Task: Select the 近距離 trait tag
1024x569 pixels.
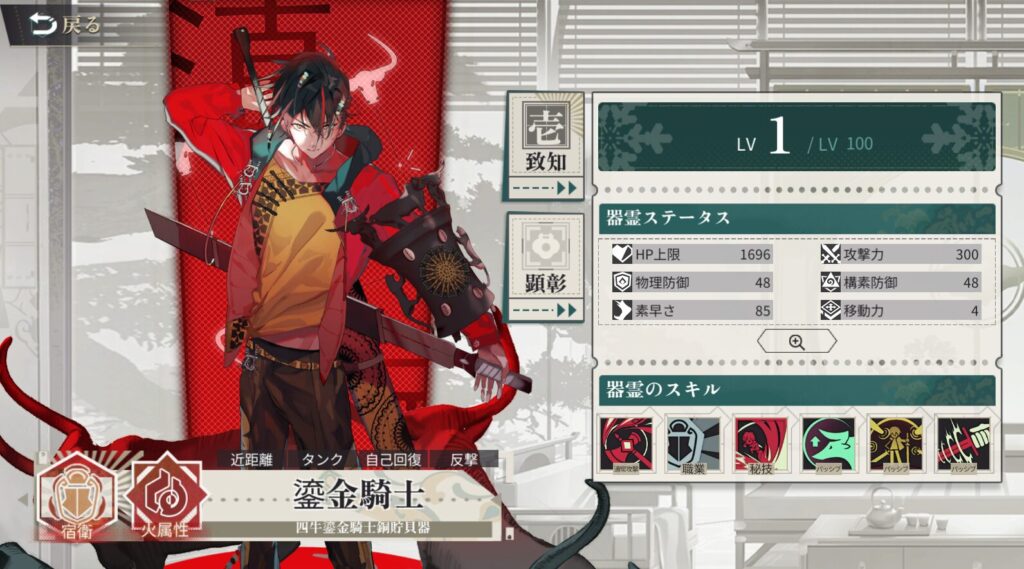Action: [251, 460]
